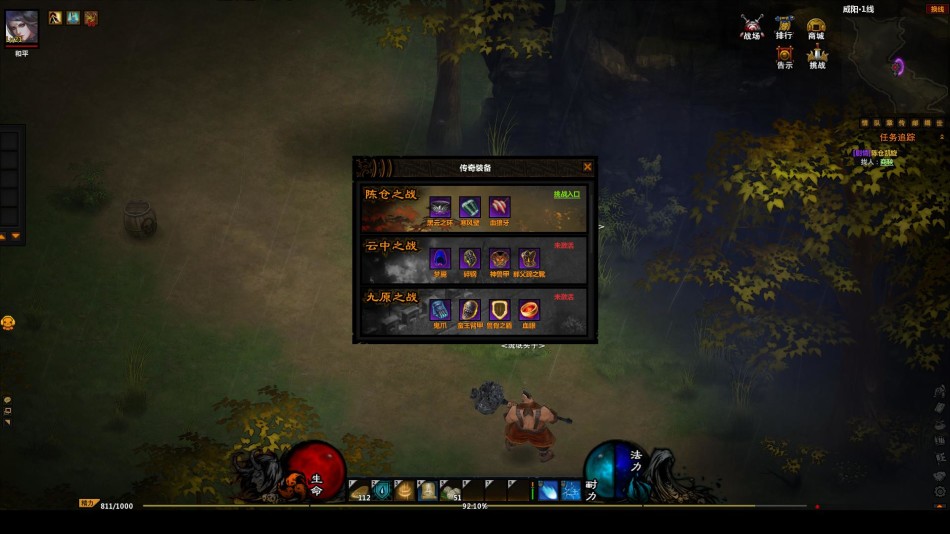Open the 战场 battlefield menu
950x534 pixels.
752,27
